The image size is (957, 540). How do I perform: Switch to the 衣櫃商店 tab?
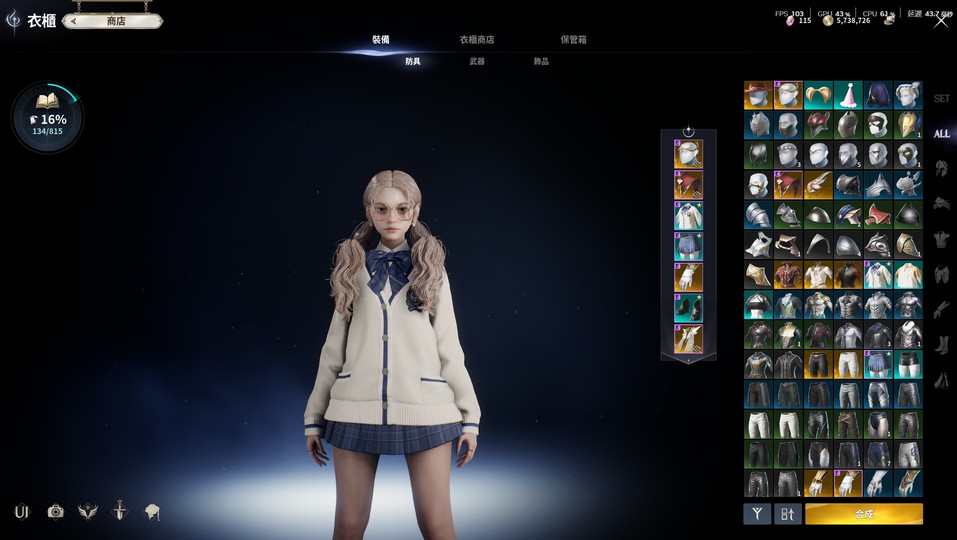point(476,40)
